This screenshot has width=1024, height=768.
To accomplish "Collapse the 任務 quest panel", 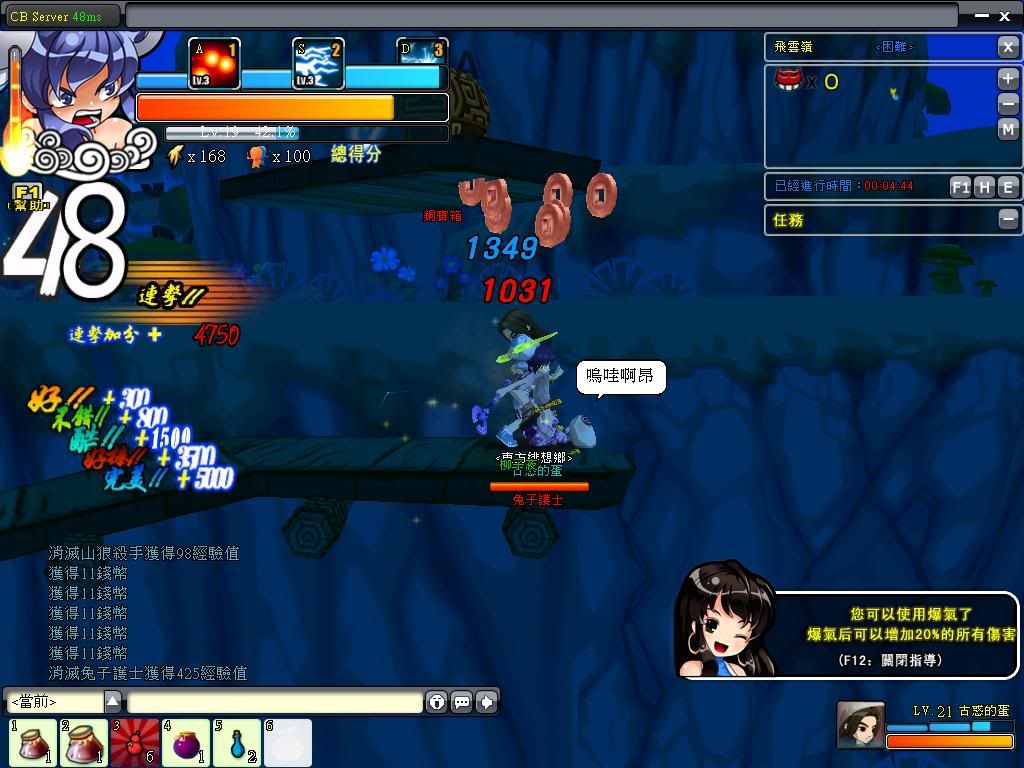I will [1008, 219].
